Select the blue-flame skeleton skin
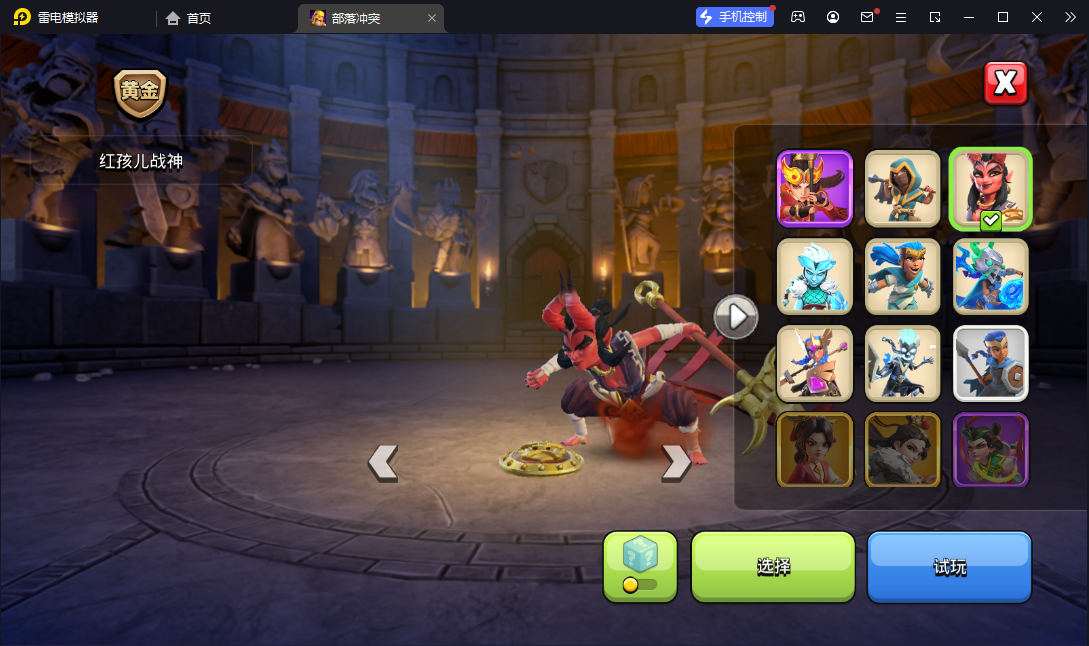This screenshot has height=646, width=1089. (x=902, y=363)
